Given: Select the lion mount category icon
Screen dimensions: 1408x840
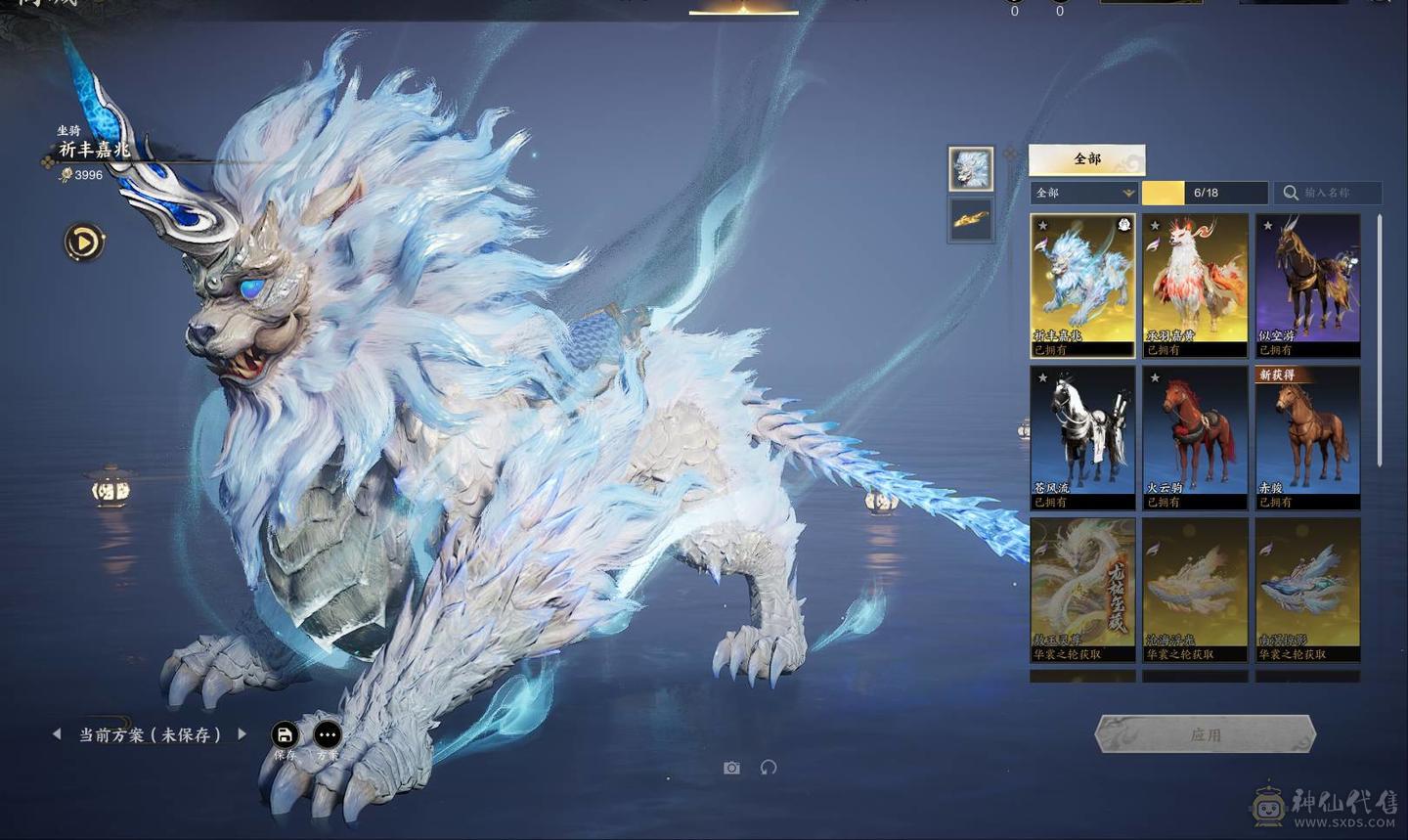Looking at the screenshot, I should 971,169.
